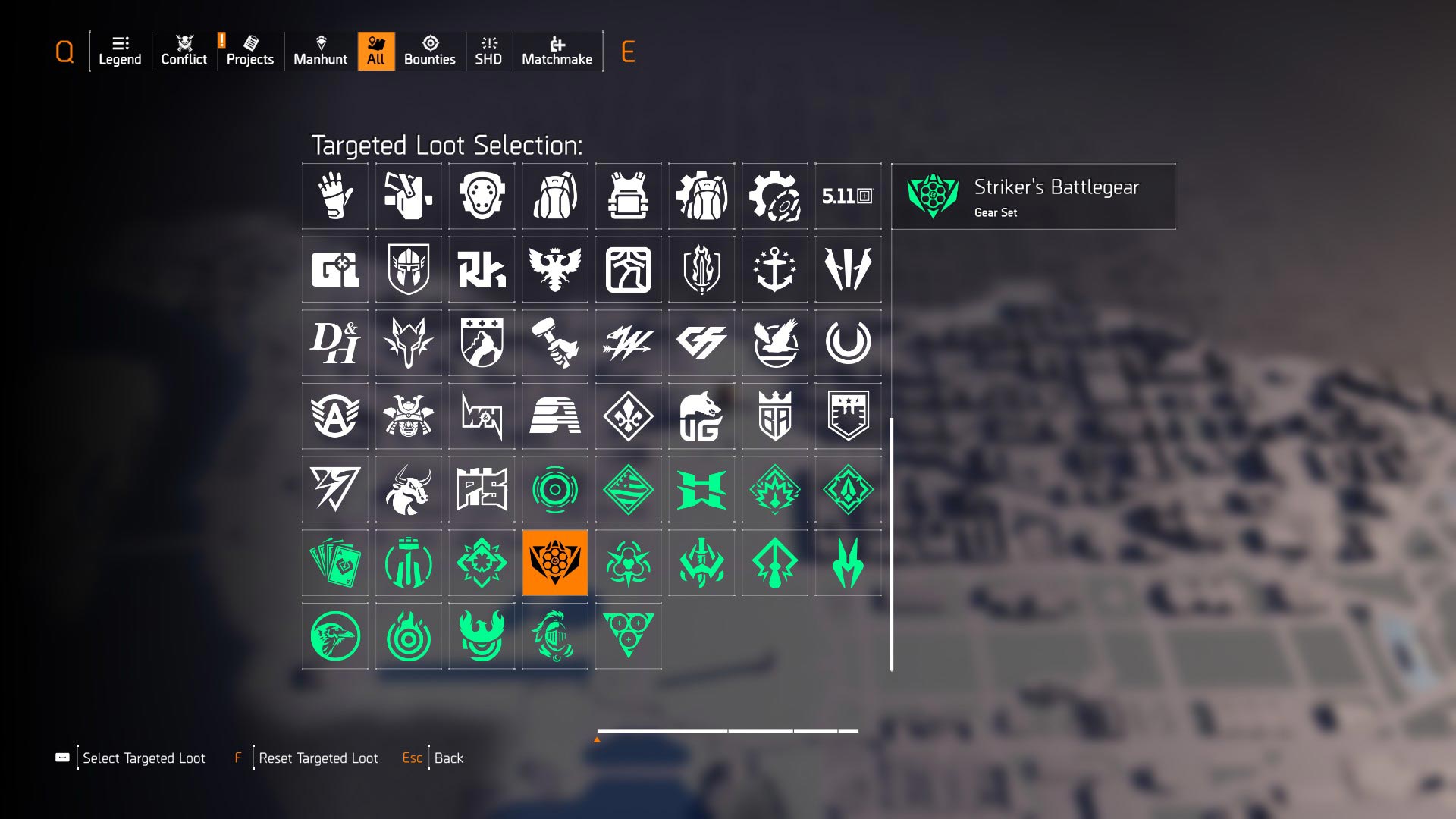Select the gloves gear slot icon

(334, 196)
